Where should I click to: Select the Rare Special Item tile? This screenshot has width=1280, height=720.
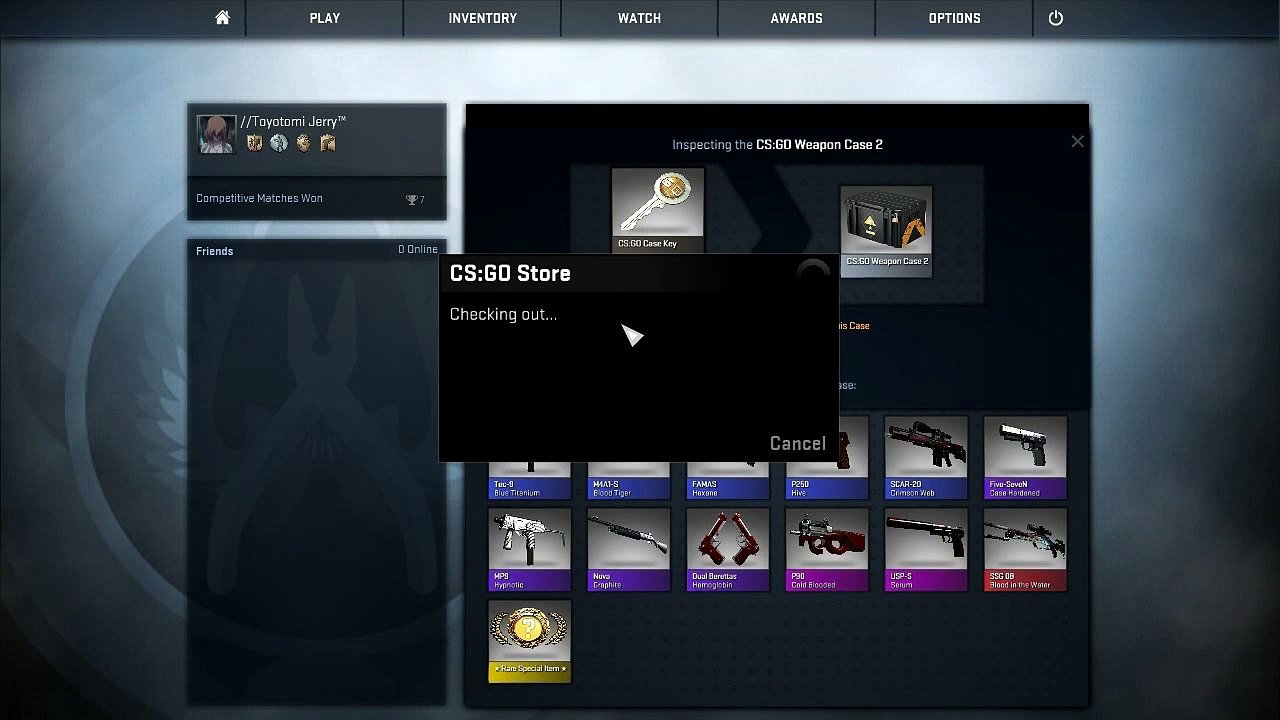tap(529, 641)
